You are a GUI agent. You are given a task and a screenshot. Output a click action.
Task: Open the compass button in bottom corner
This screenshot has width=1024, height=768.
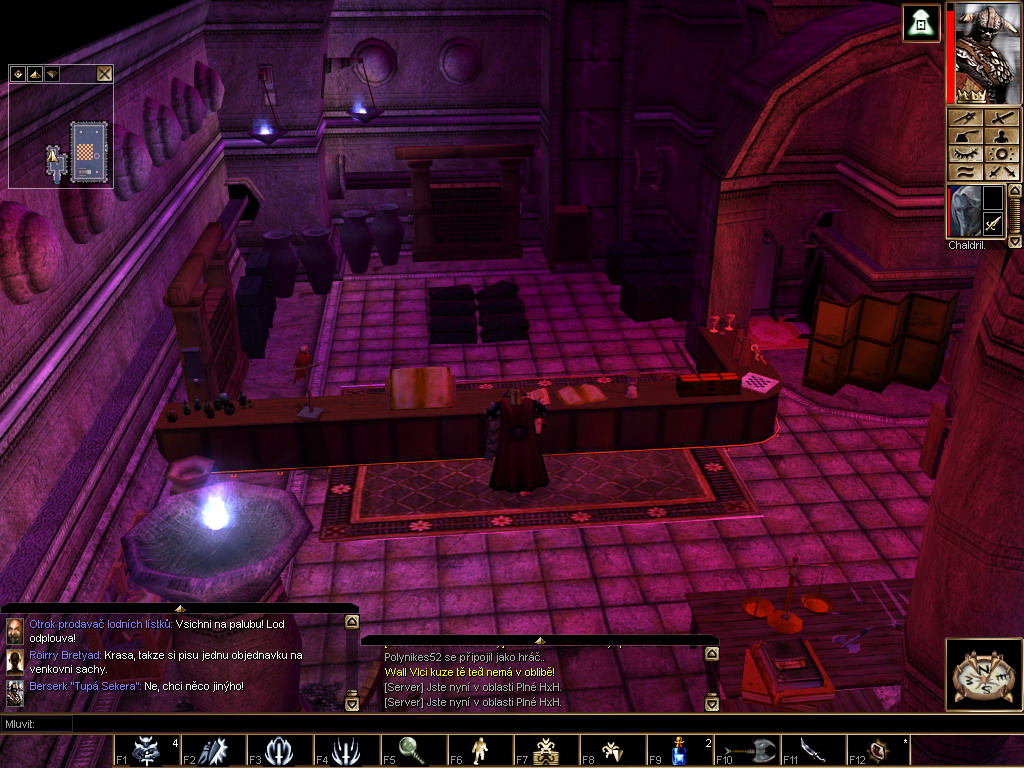(978, 672)
